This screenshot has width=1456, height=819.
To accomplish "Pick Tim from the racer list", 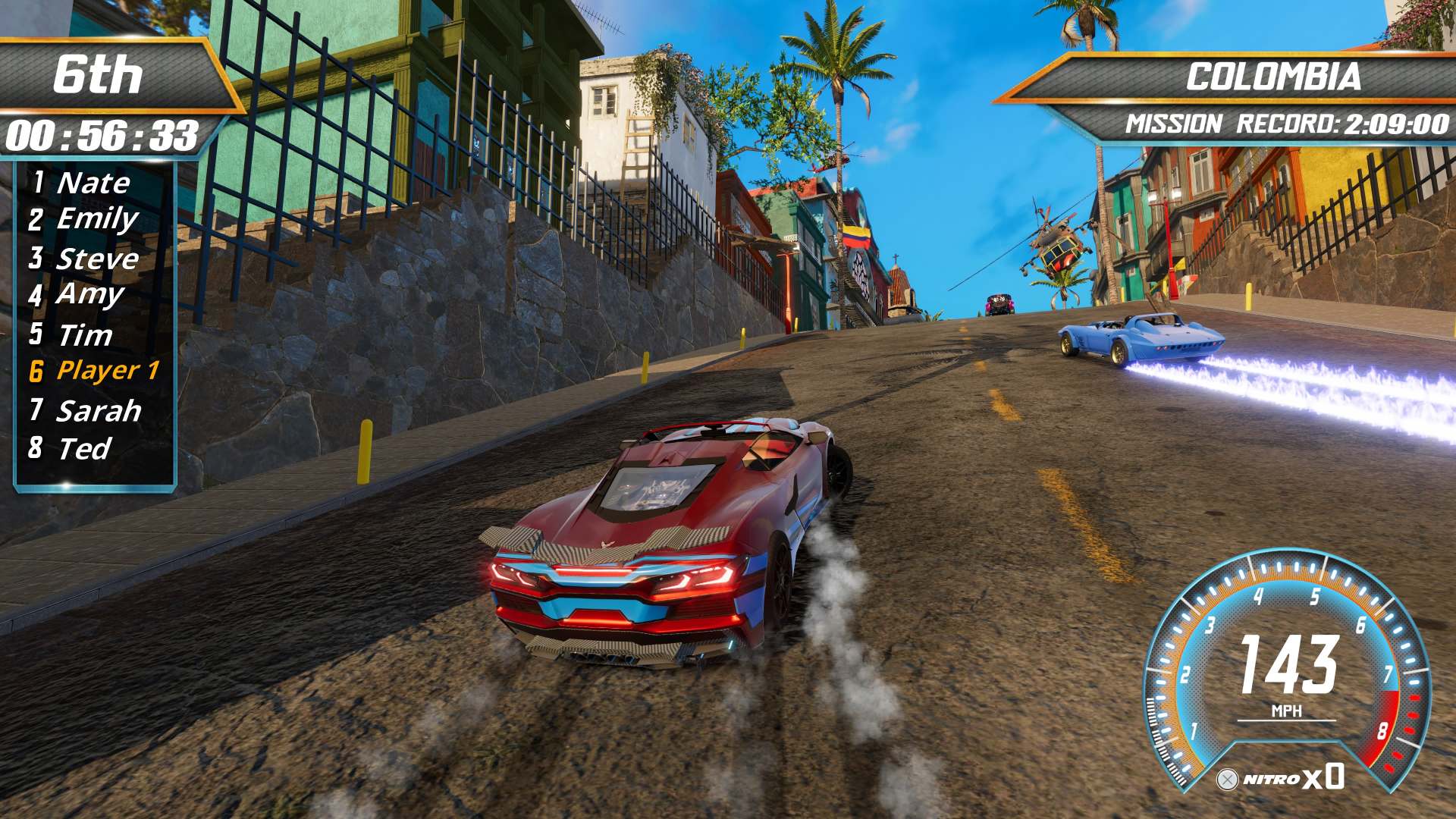I will pyautogui.click(x=84, y=334).
